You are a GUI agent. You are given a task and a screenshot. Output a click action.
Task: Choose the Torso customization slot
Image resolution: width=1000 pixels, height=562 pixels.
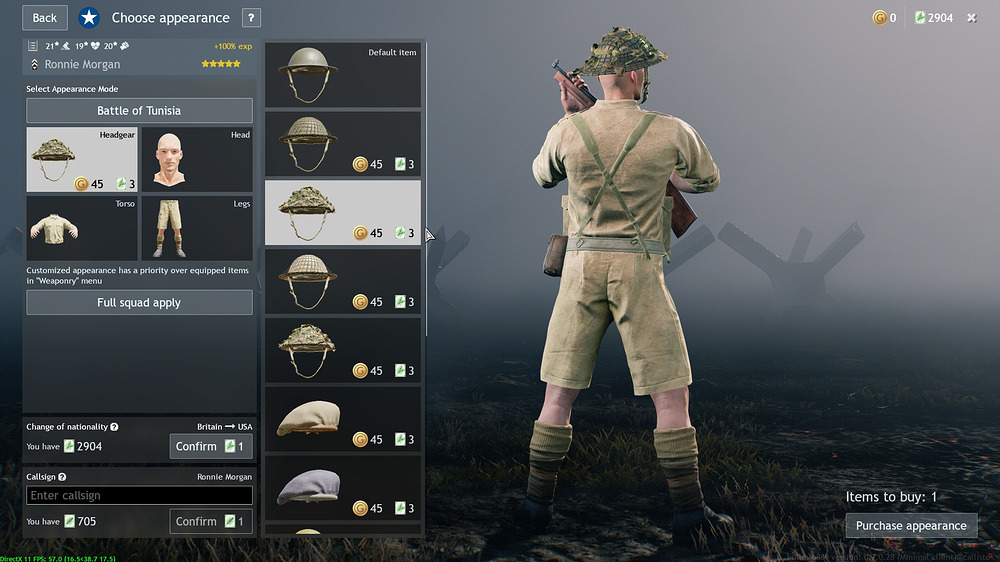coord(82,228)
